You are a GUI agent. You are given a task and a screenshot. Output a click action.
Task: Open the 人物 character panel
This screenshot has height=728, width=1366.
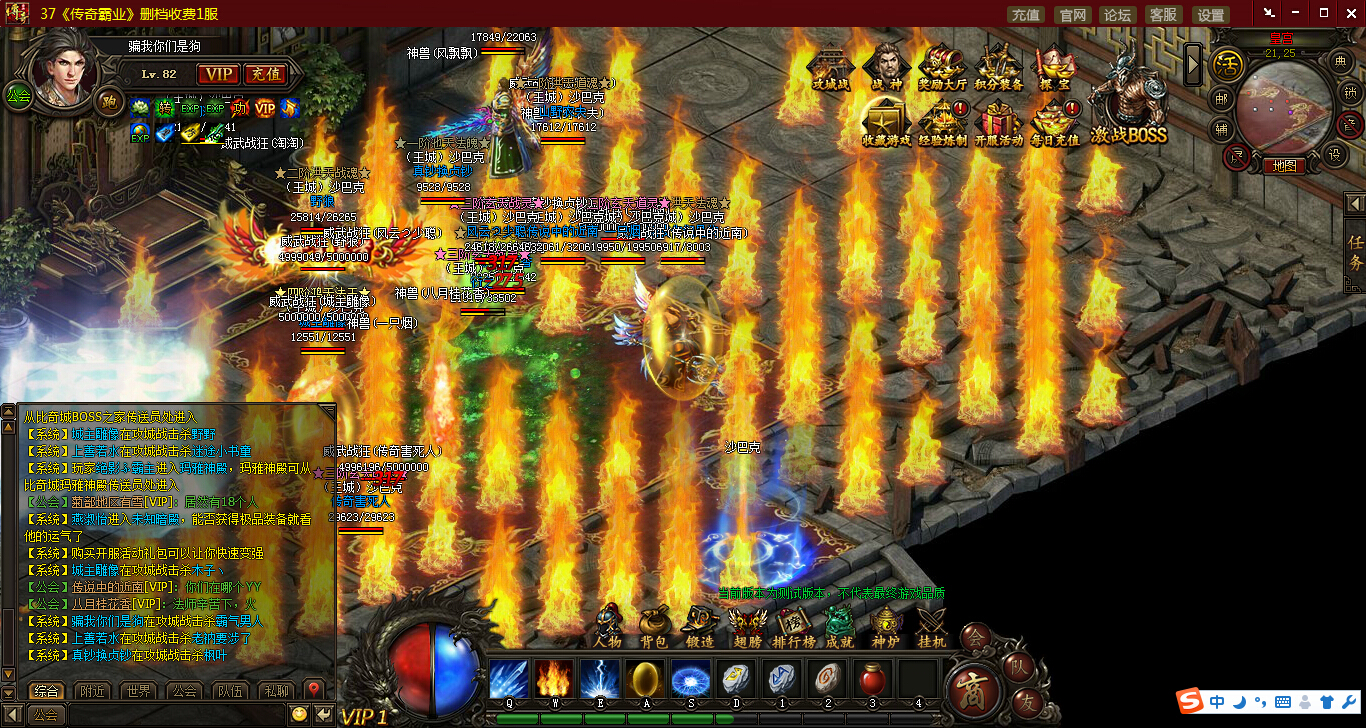[x=608, y=627]
